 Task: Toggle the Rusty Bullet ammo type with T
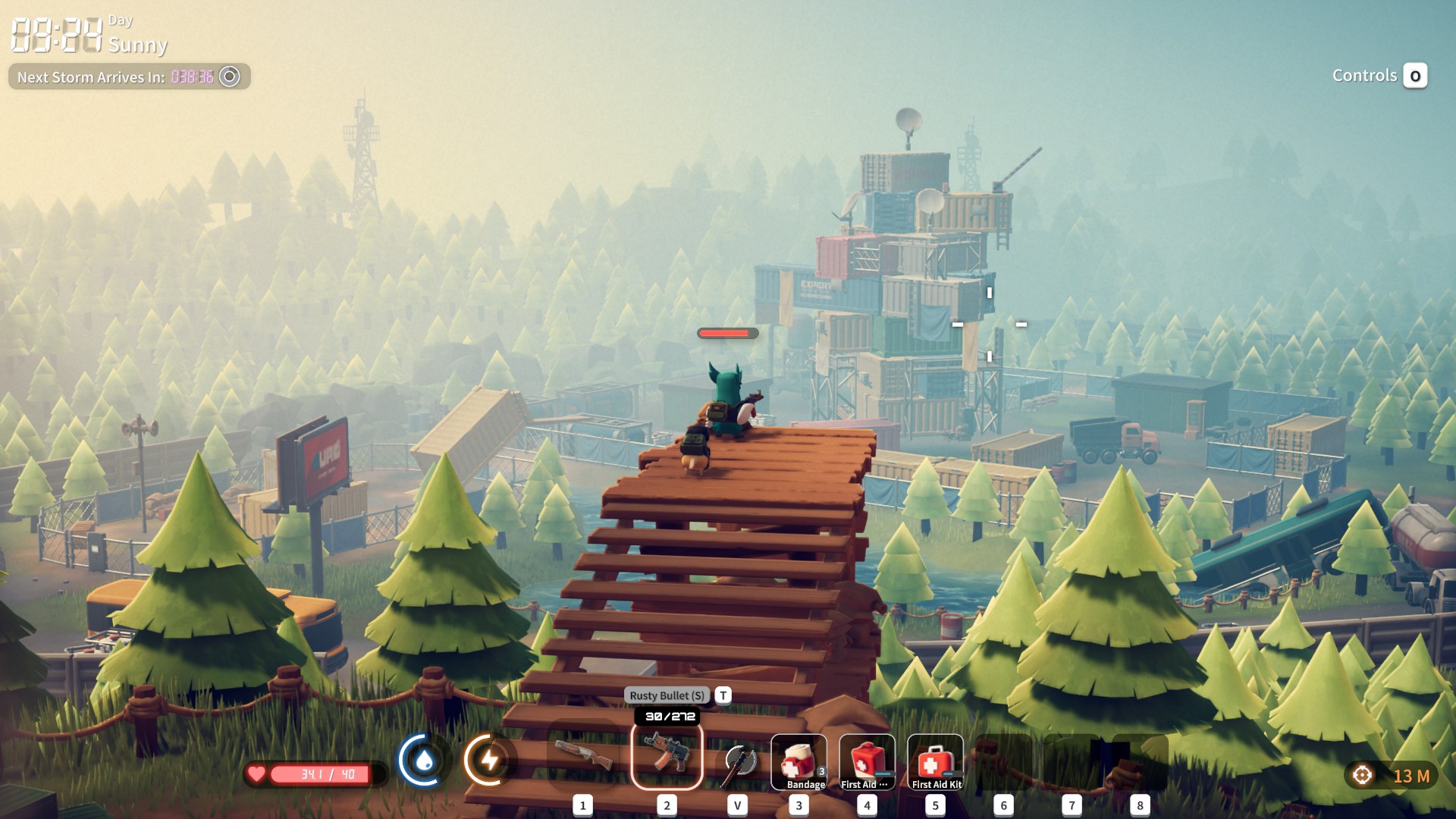coord(723,694)
